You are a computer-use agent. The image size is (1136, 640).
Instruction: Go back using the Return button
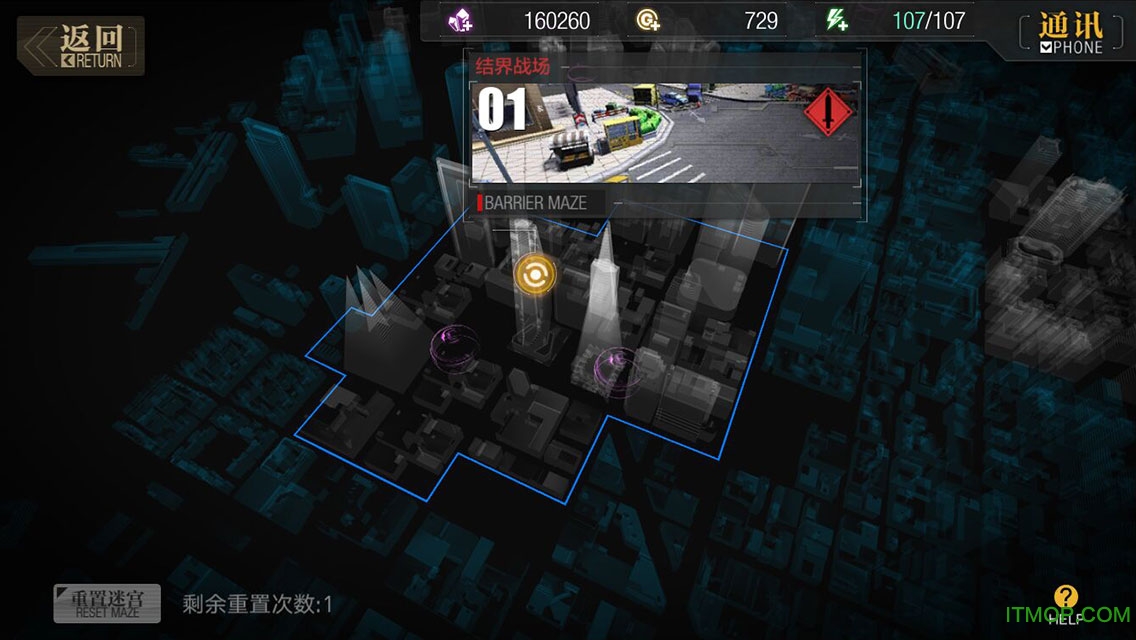[82, 46]
